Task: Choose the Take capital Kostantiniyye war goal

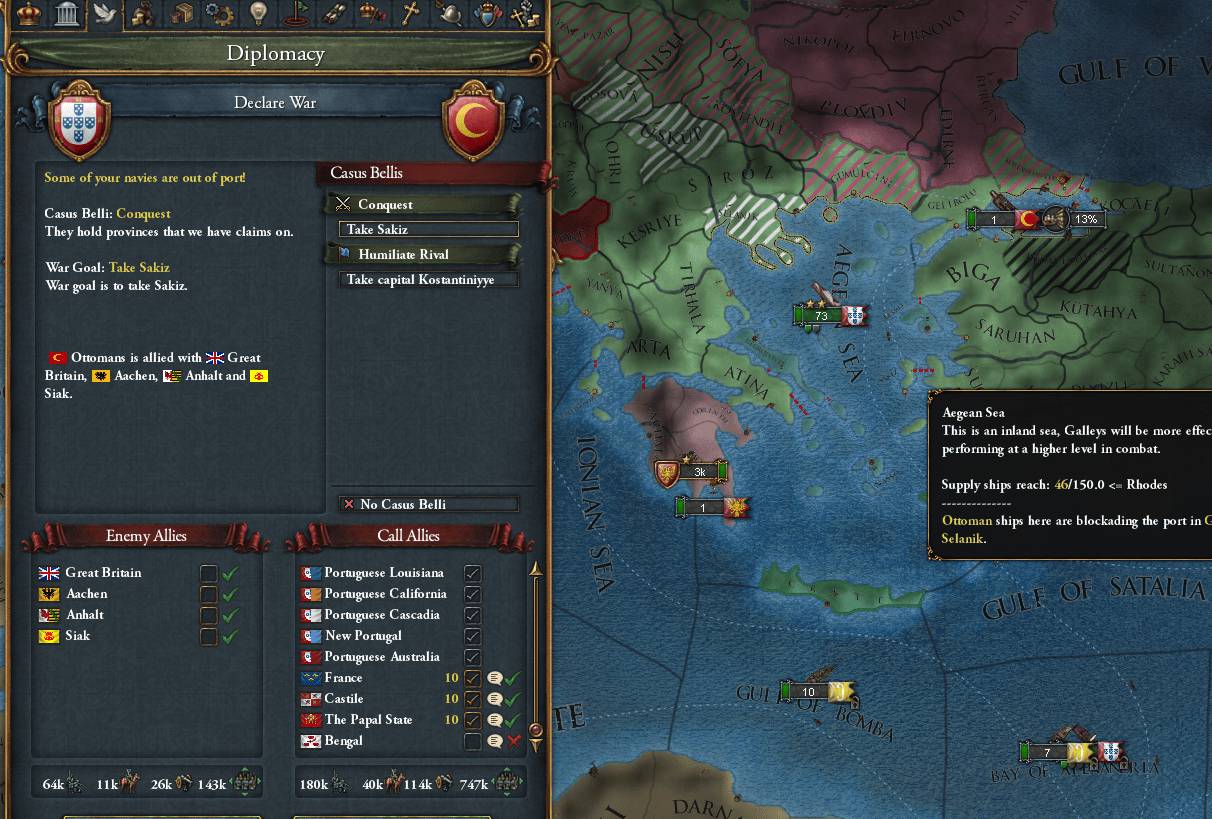Action: 428,280
